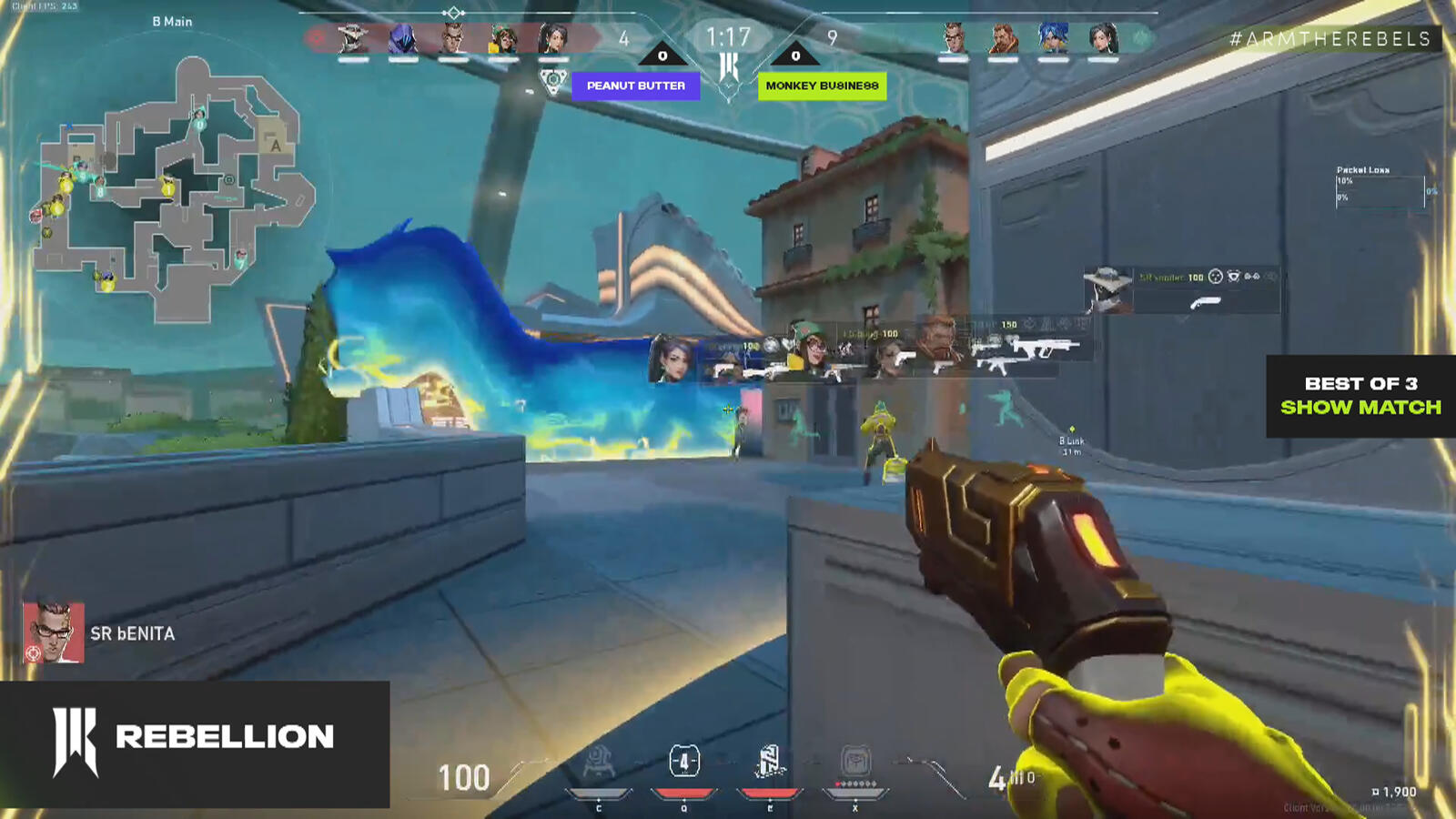Trigger the E ability icon
This screenshot has width=1456, height=819.
(x=769, y=763)
